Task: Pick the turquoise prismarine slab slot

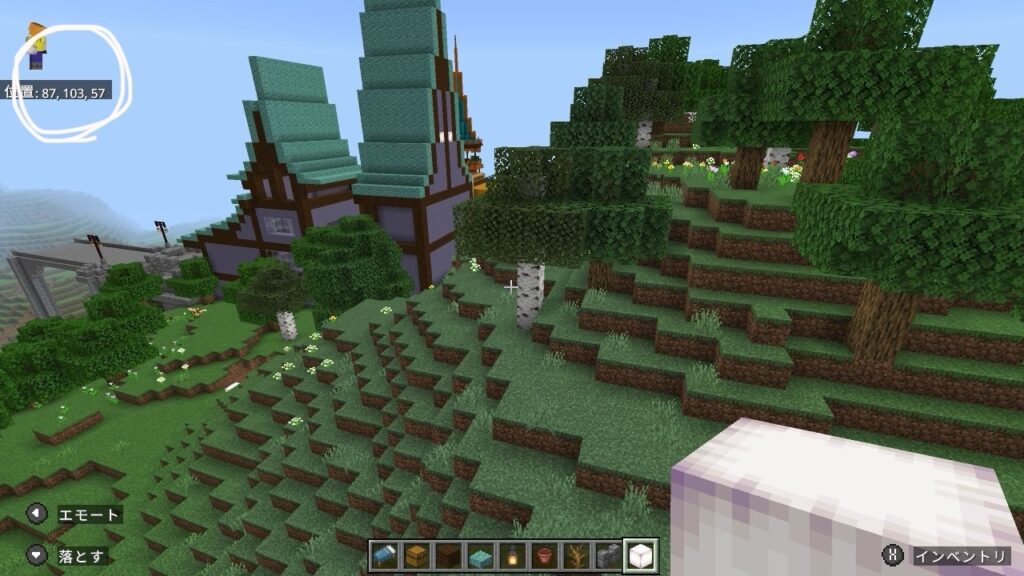Action: tap(479, 556)
